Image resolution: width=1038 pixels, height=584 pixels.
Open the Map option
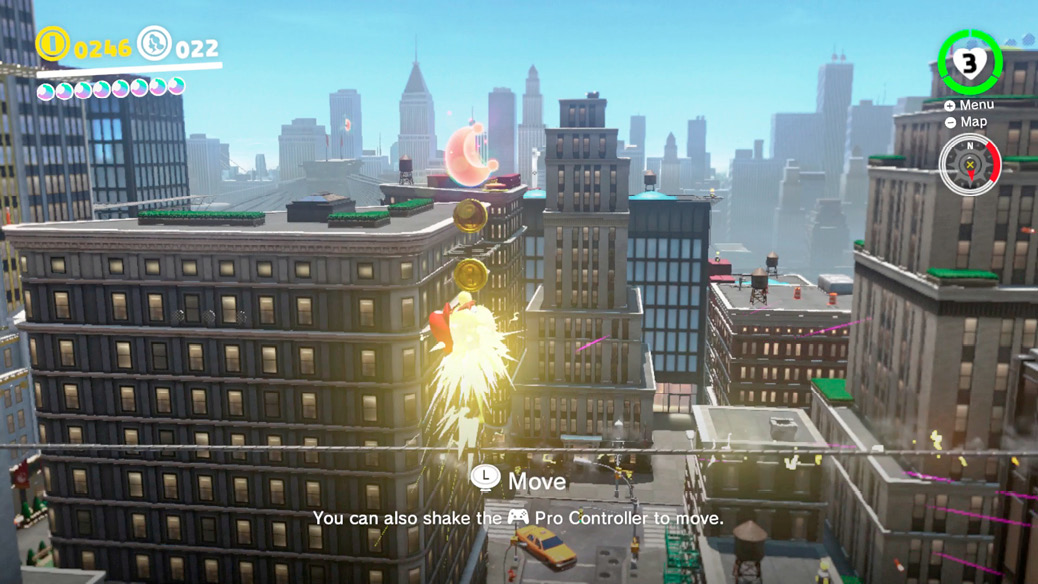pos(966,122)
